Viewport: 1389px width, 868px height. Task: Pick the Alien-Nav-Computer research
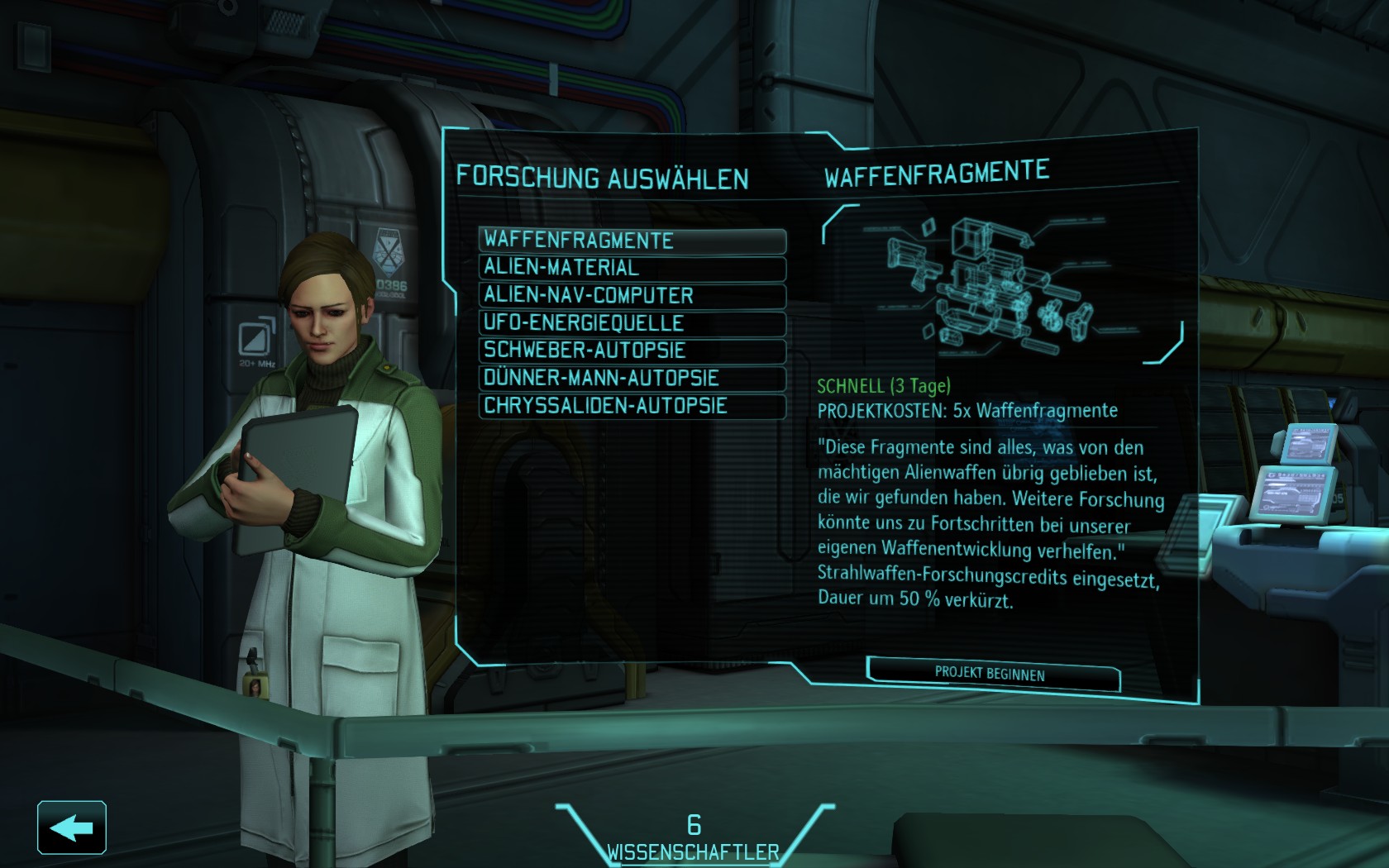tap(632, 295)
